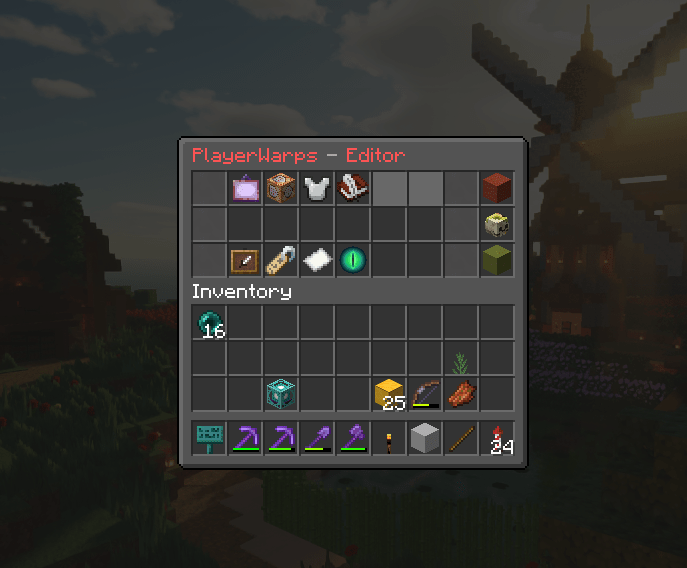Click the green fern plant item
Image resolution: width=687 pixels, height=568 pixels.
pos(461,359)
